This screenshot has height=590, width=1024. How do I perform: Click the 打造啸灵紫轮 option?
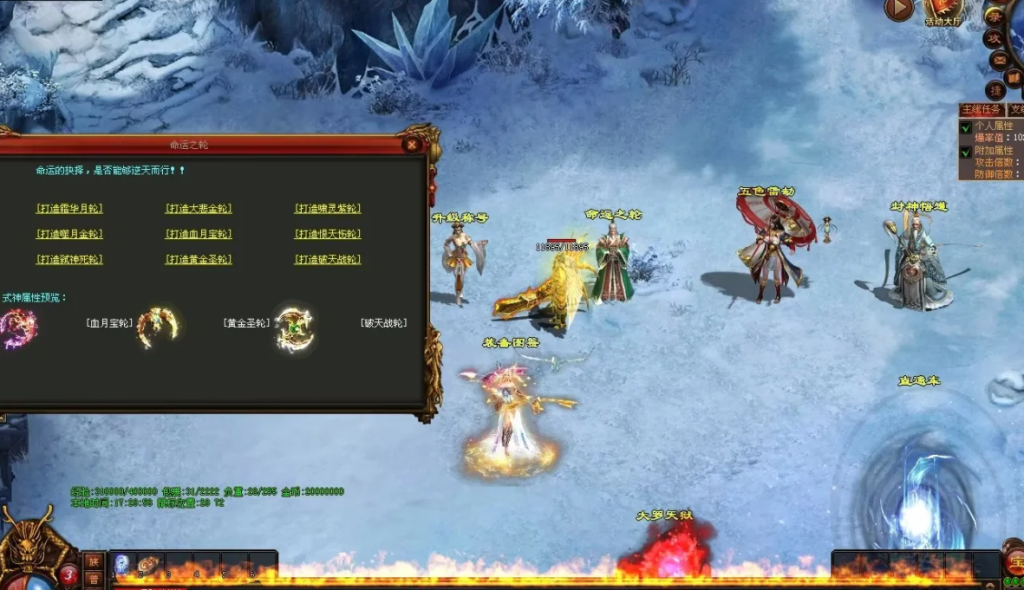tap(327, 209)
